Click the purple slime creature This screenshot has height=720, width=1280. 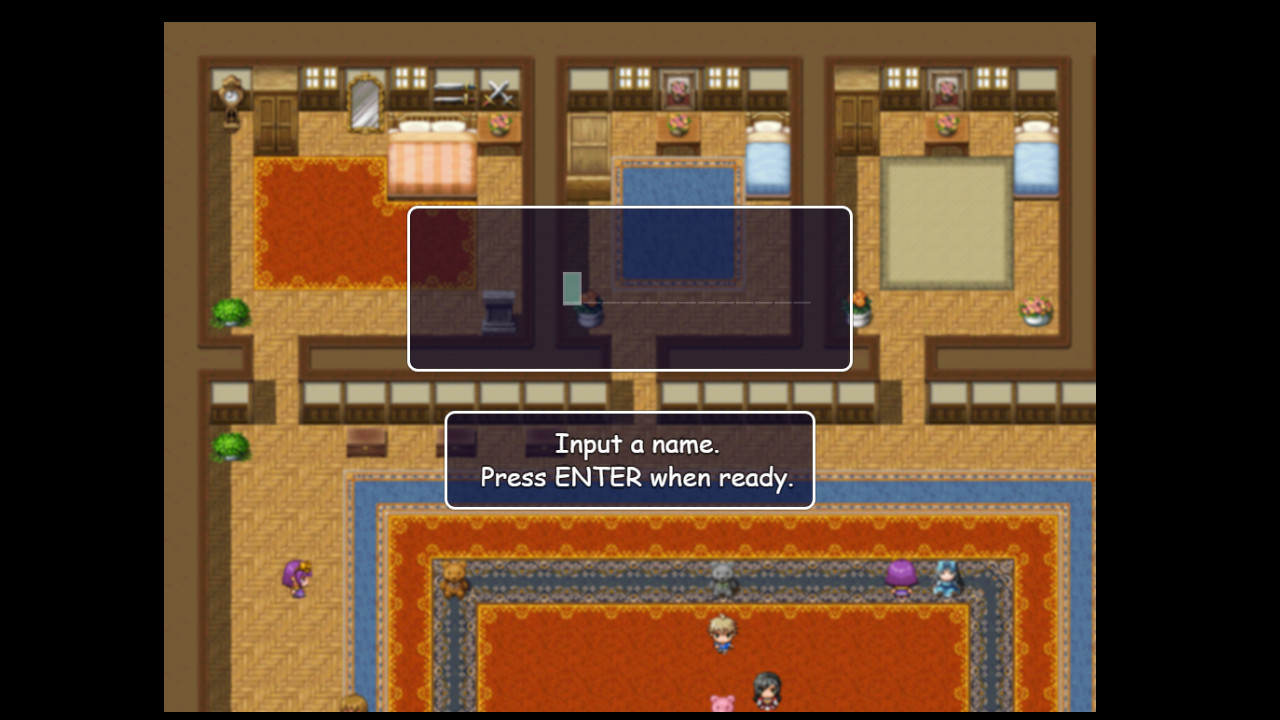click(x=900, y=578)
